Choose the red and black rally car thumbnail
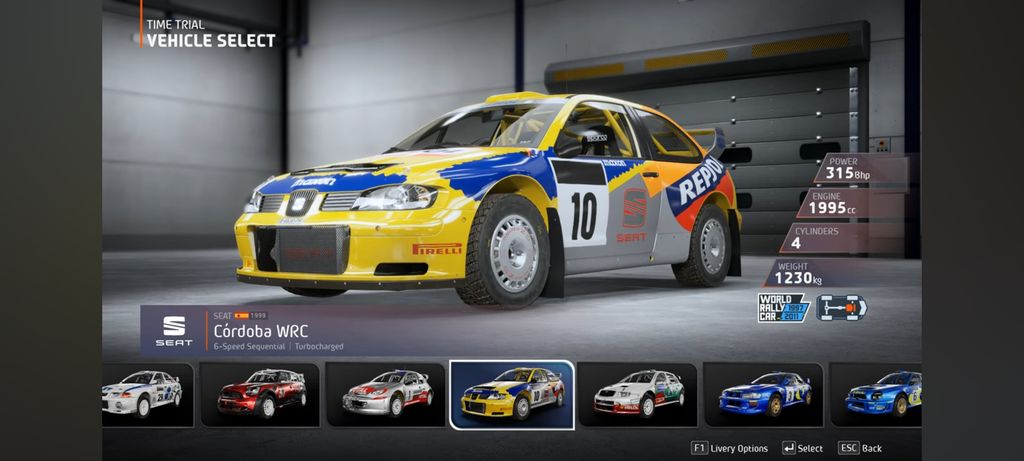 pos(260,393)
